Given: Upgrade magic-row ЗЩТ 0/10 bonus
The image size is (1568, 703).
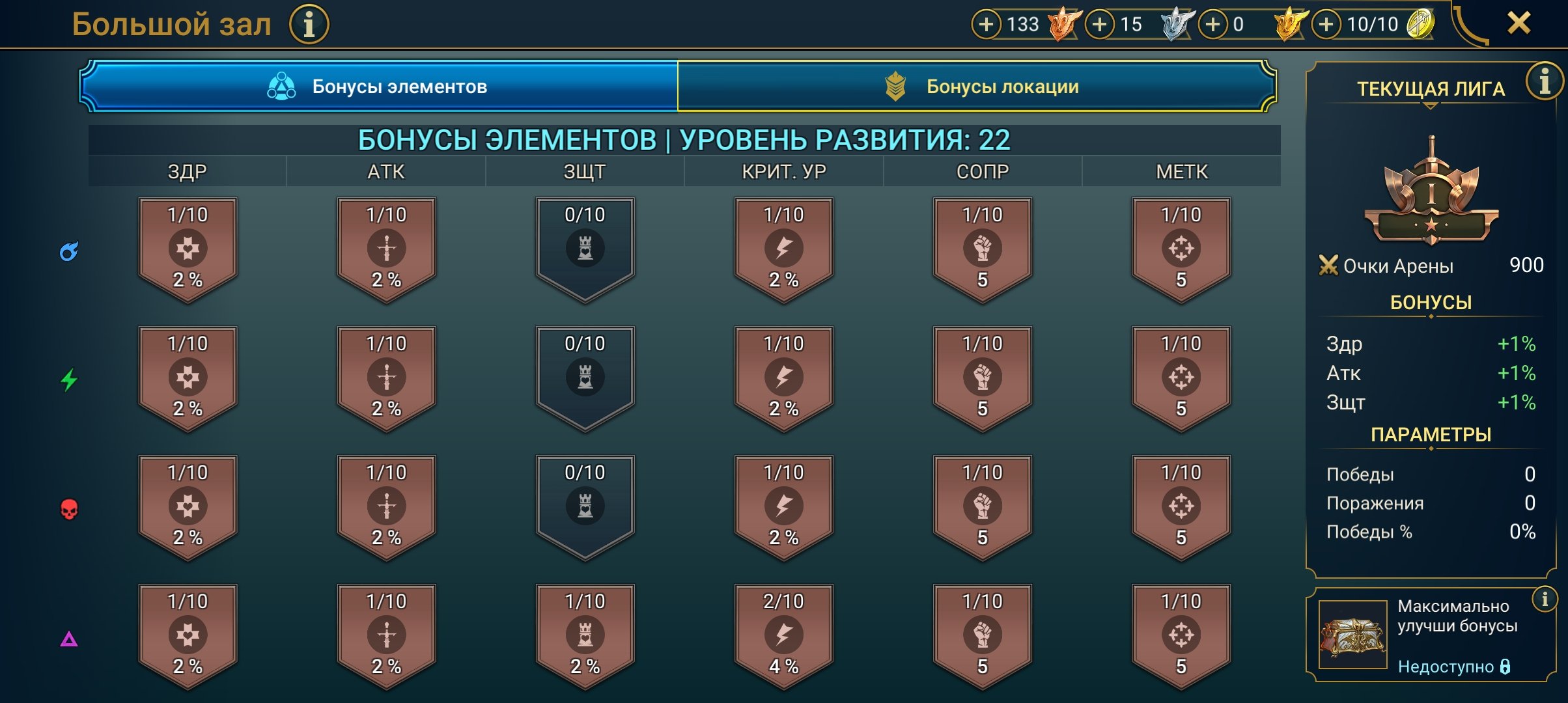Looking at the screenshot, I should [x=585, y=248].
